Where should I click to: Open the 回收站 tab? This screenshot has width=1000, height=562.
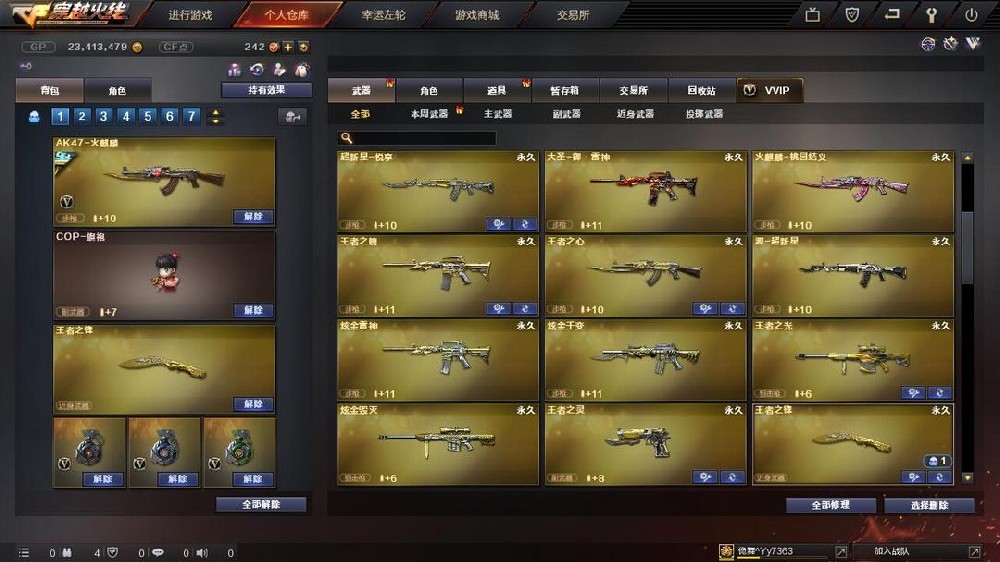click(x=701, y=91)
